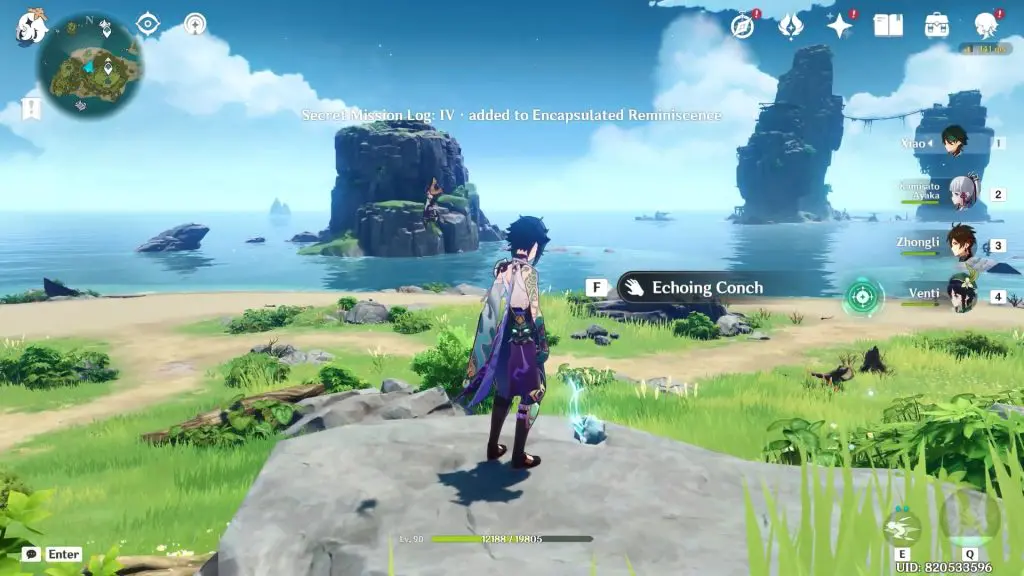Open the quest menu exclamation icon
Viewport: 1024px width, 576px height.
tap(31, 108)
